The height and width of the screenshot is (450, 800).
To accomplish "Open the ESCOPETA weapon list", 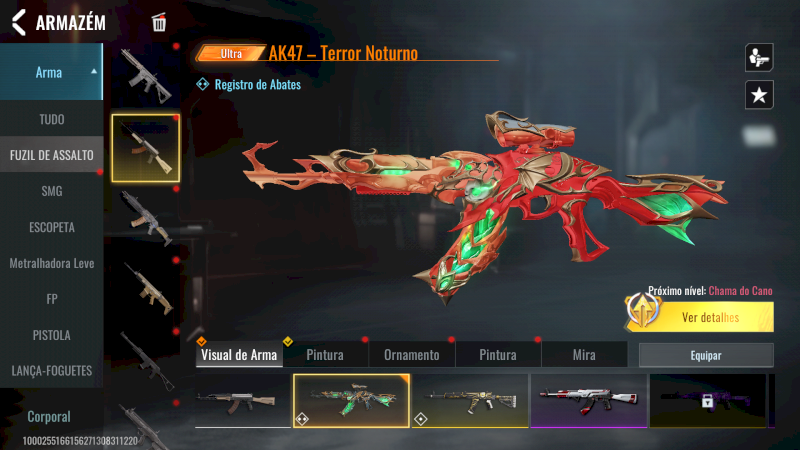I will 51,227.
